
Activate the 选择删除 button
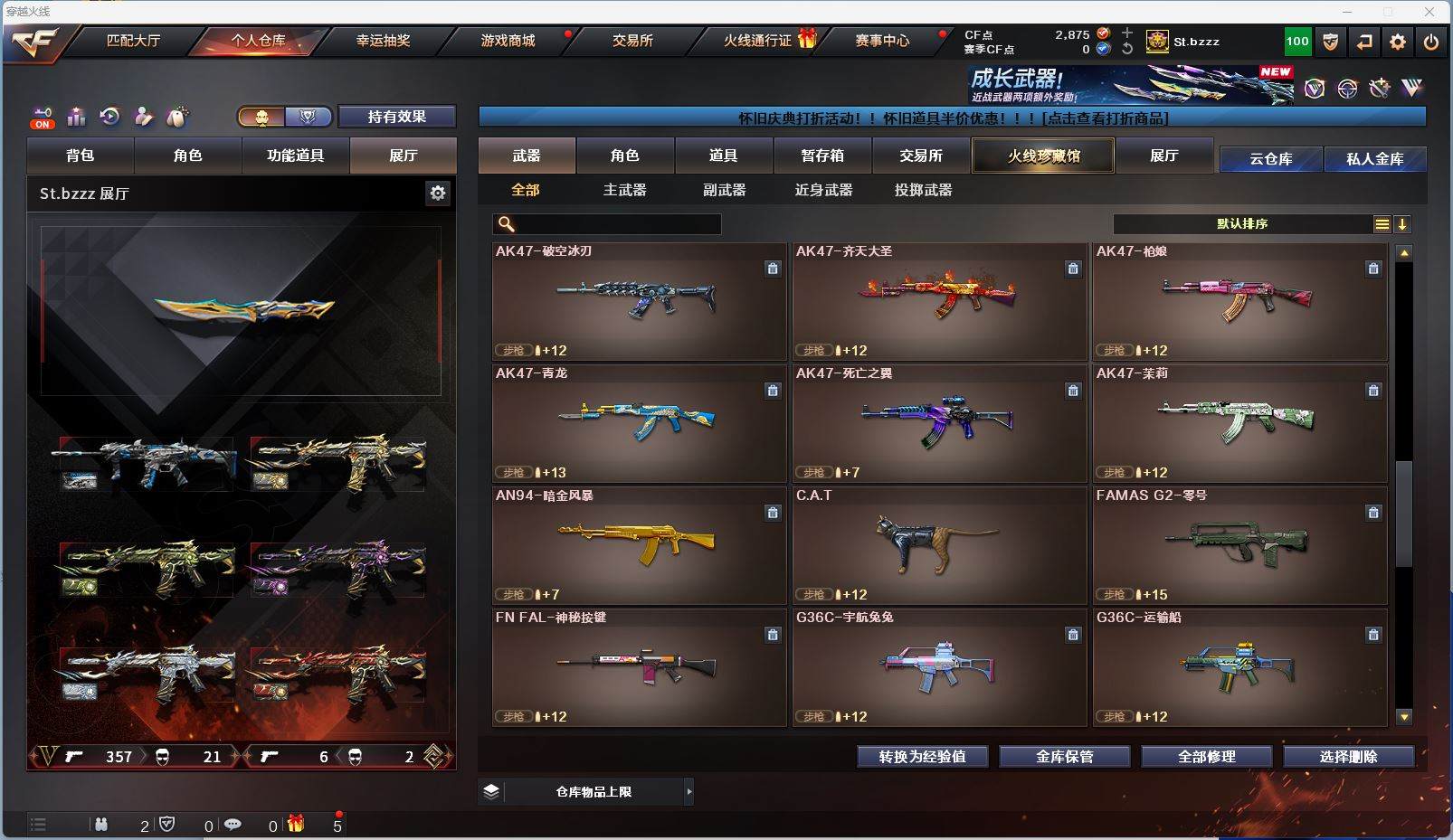(x=1348, y=757)
